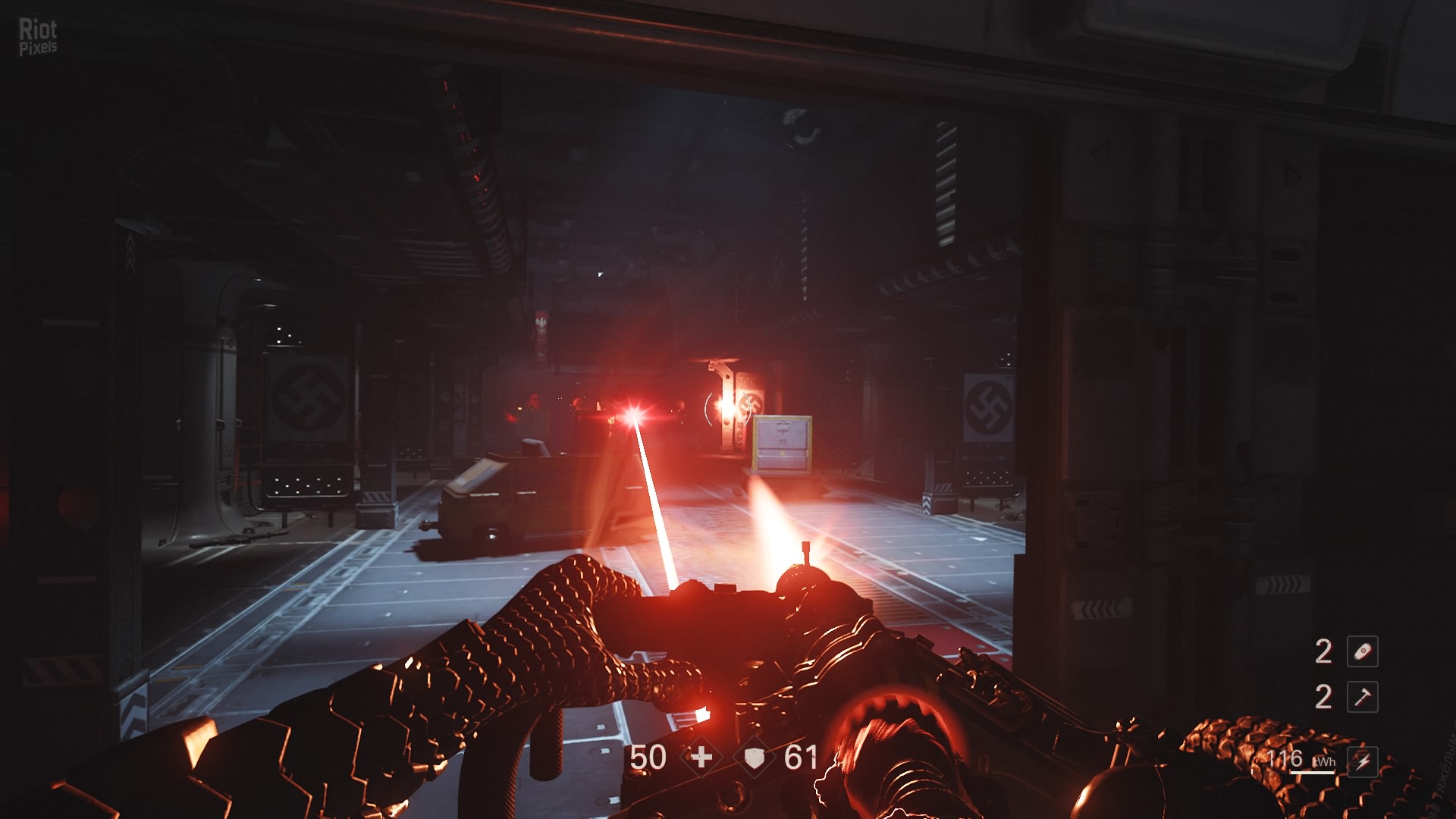
Task: Click the health cross icon
Action: coord(701,757)
